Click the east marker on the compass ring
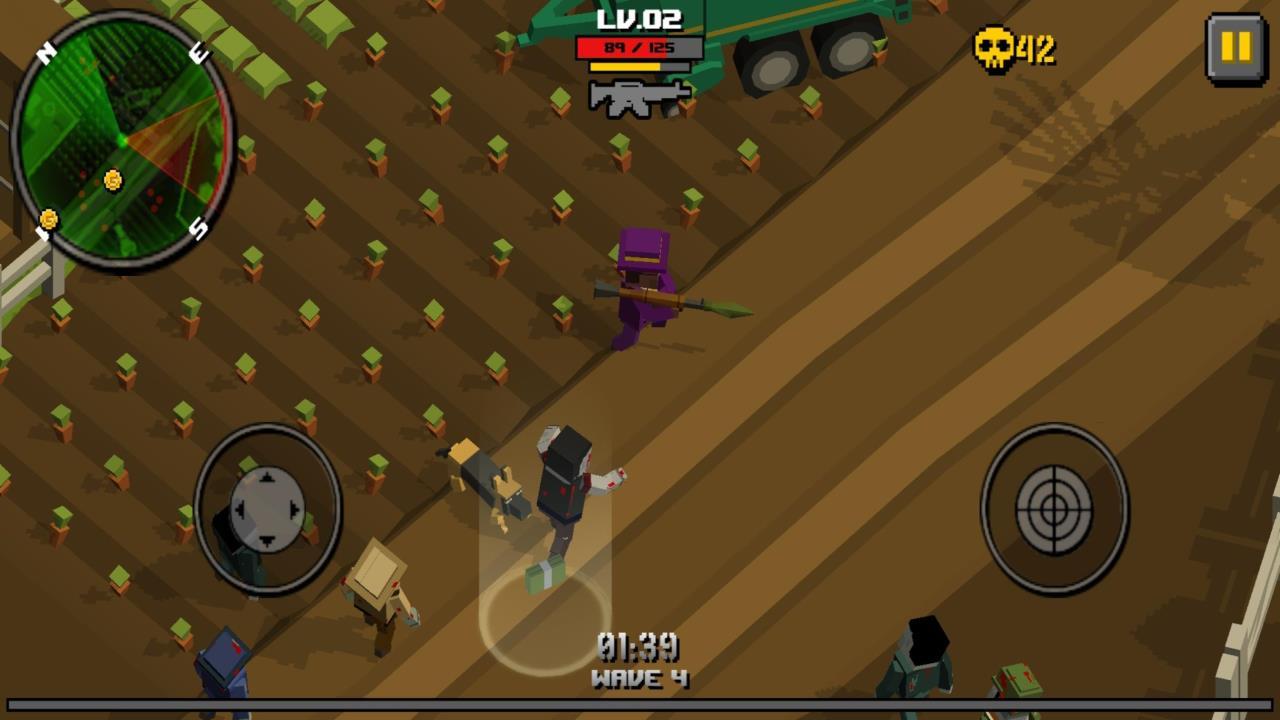This screenshot has width=1280, height=720. pyautogui.click(x=199, y=54)
